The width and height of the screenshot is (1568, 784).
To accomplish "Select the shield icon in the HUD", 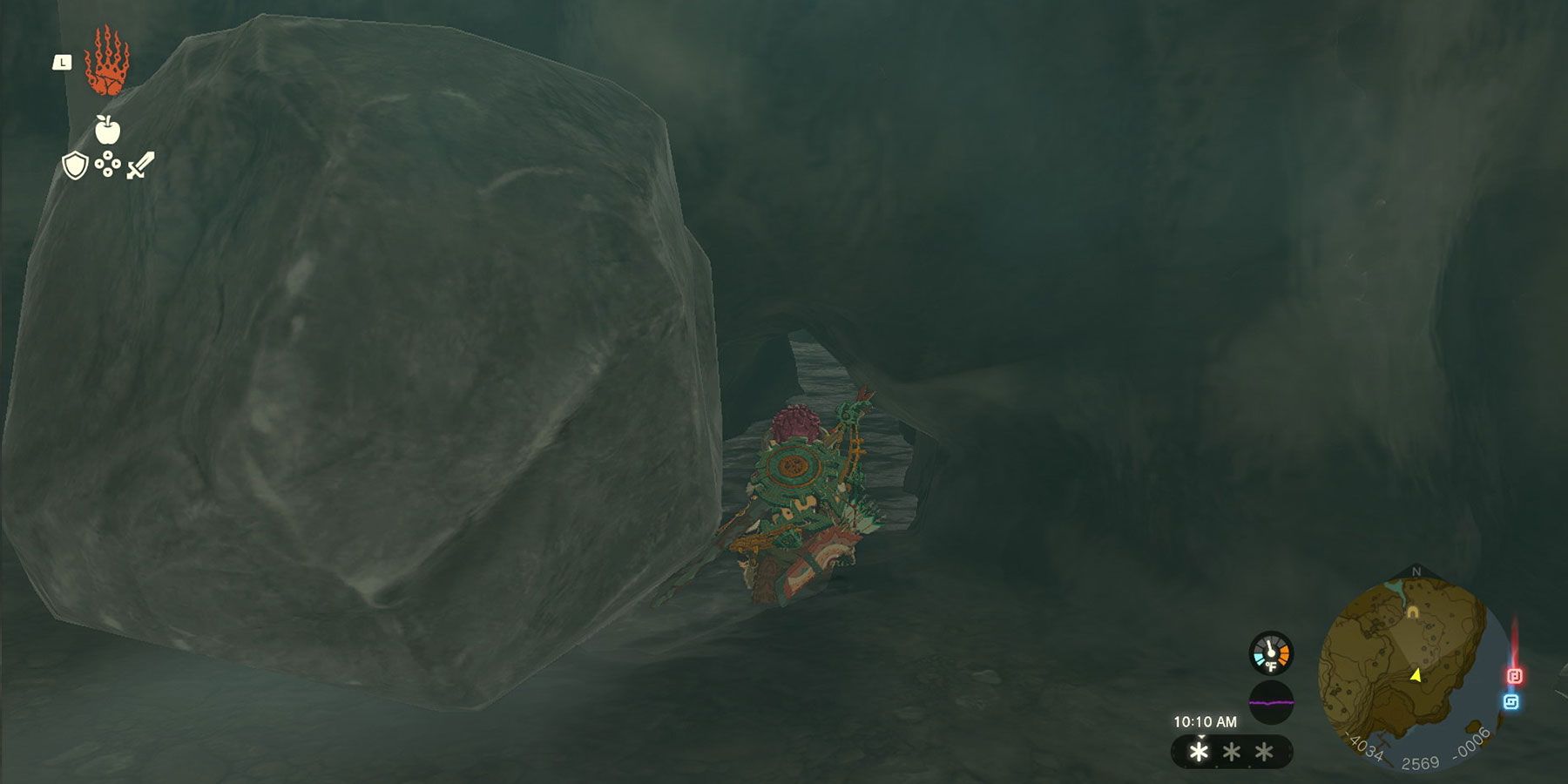I will pos(74,166).
